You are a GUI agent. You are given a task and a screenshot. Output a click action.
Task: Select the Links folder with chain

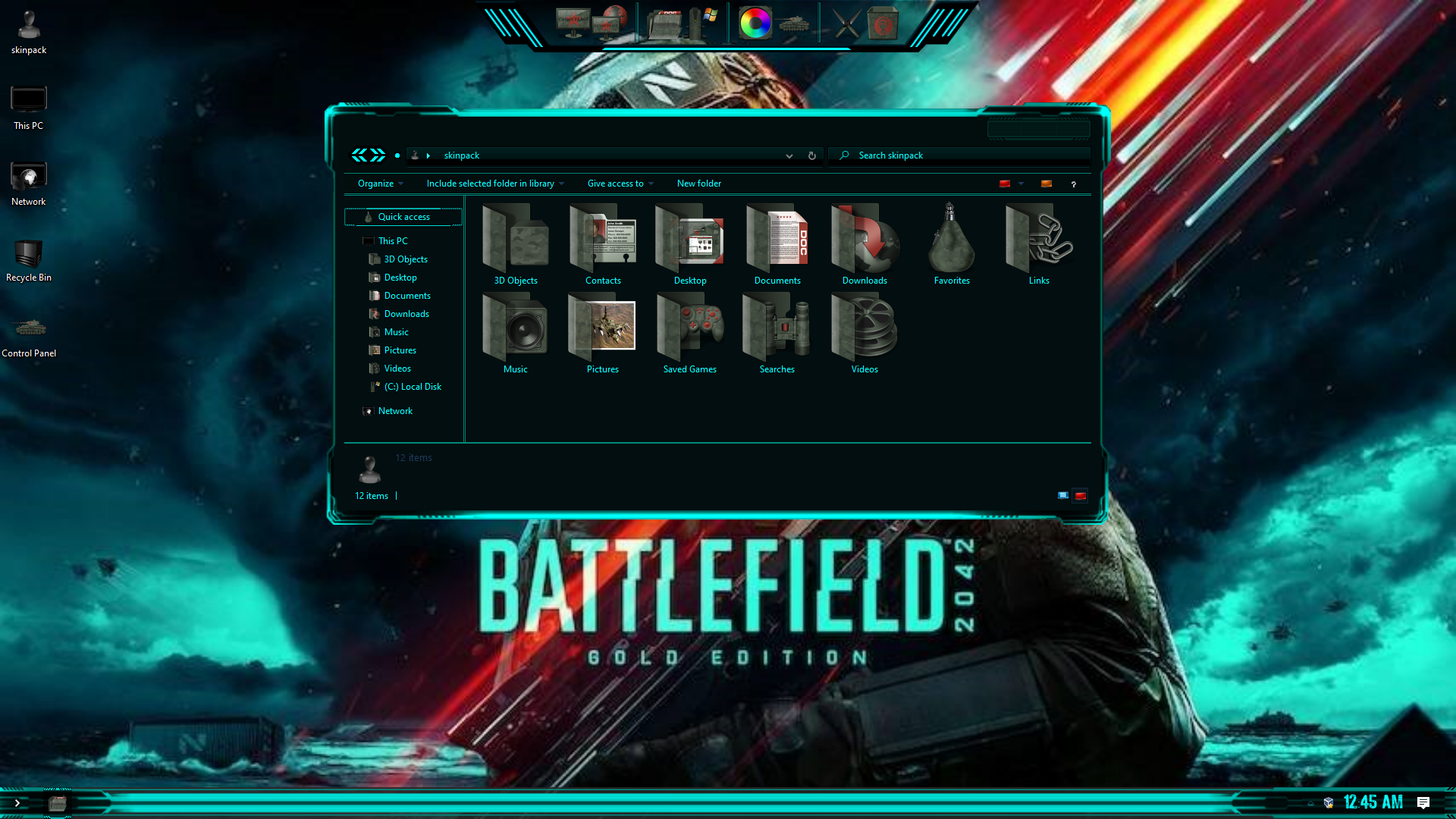(1038, 244)
